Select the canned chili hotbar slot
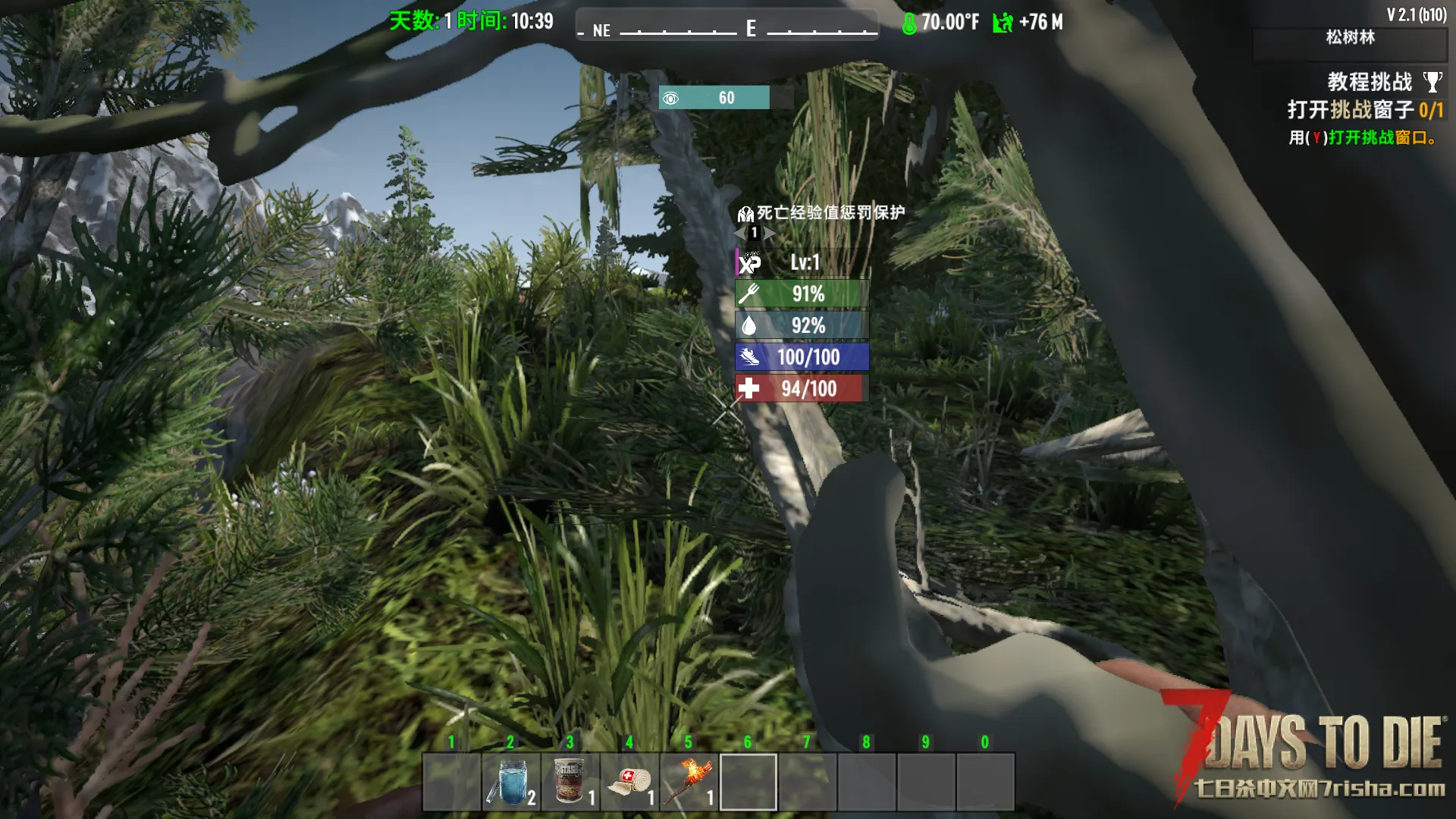This screenshot has width=1456, height=819. pos(570,781)
